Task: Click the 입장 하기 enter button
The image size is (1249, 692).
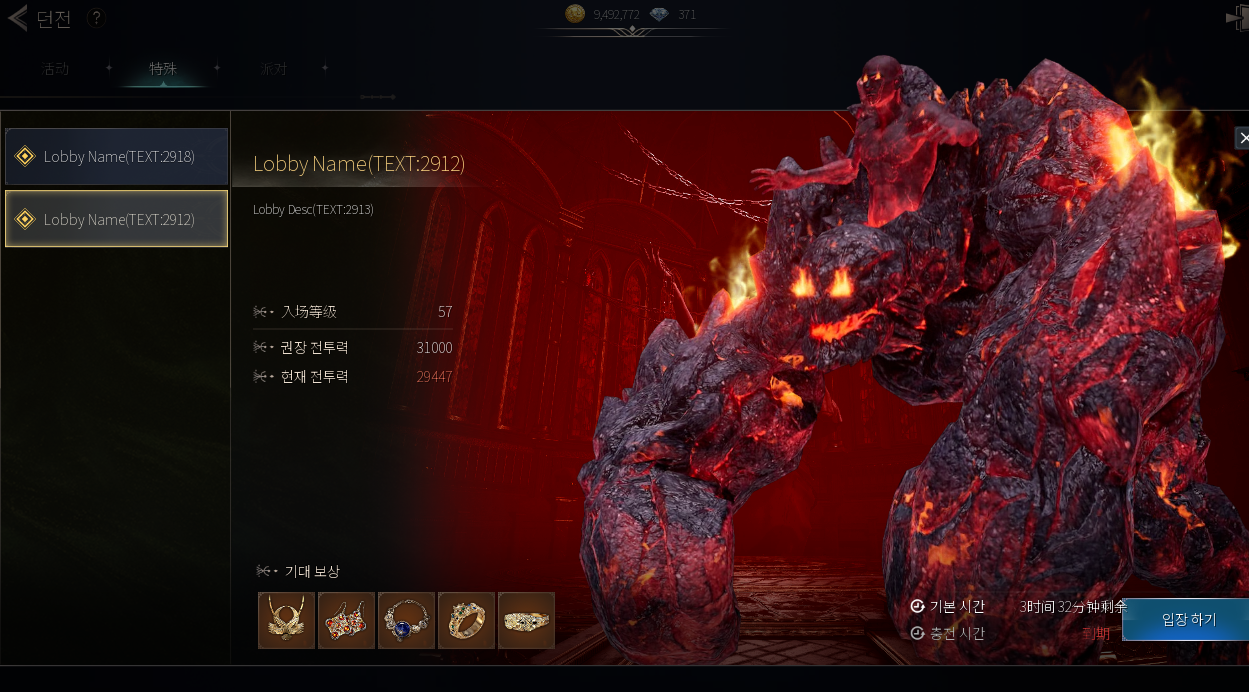Action: [1188, 620]
